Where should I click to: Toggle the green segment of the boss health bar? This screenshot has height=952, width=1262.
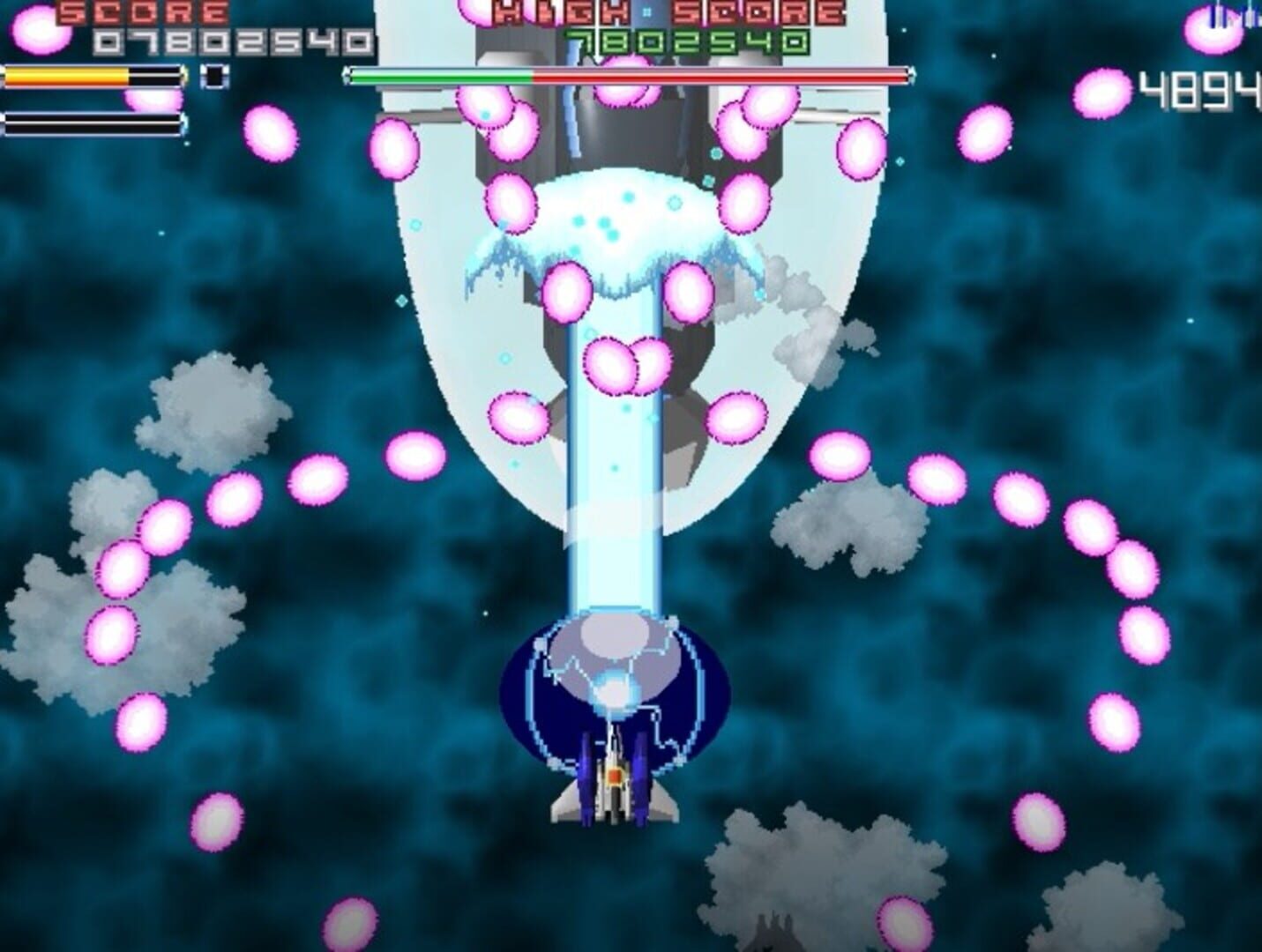[441, 76]
